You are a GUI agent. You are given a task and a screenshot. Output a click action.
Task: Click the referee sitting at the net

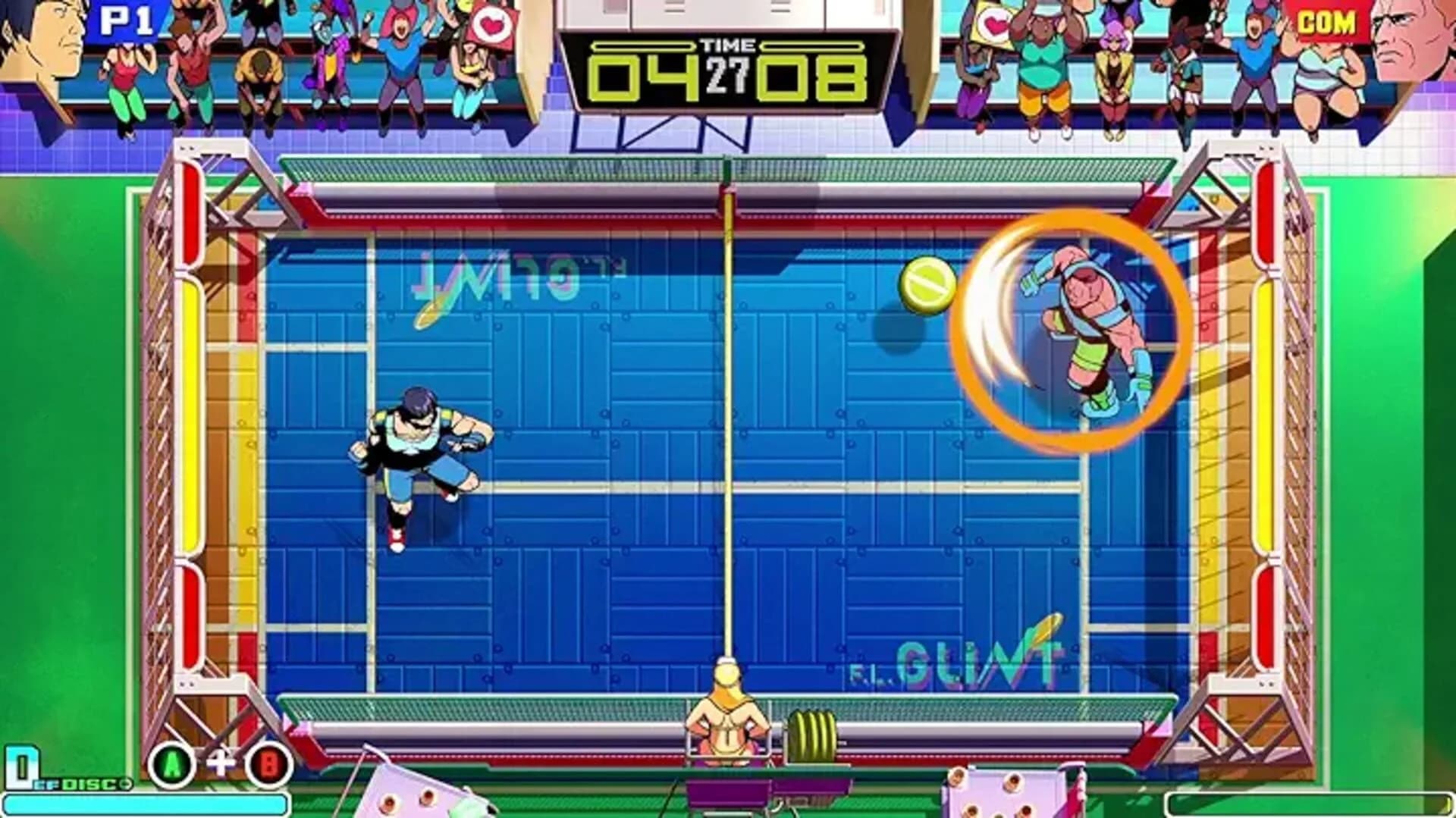730,705
